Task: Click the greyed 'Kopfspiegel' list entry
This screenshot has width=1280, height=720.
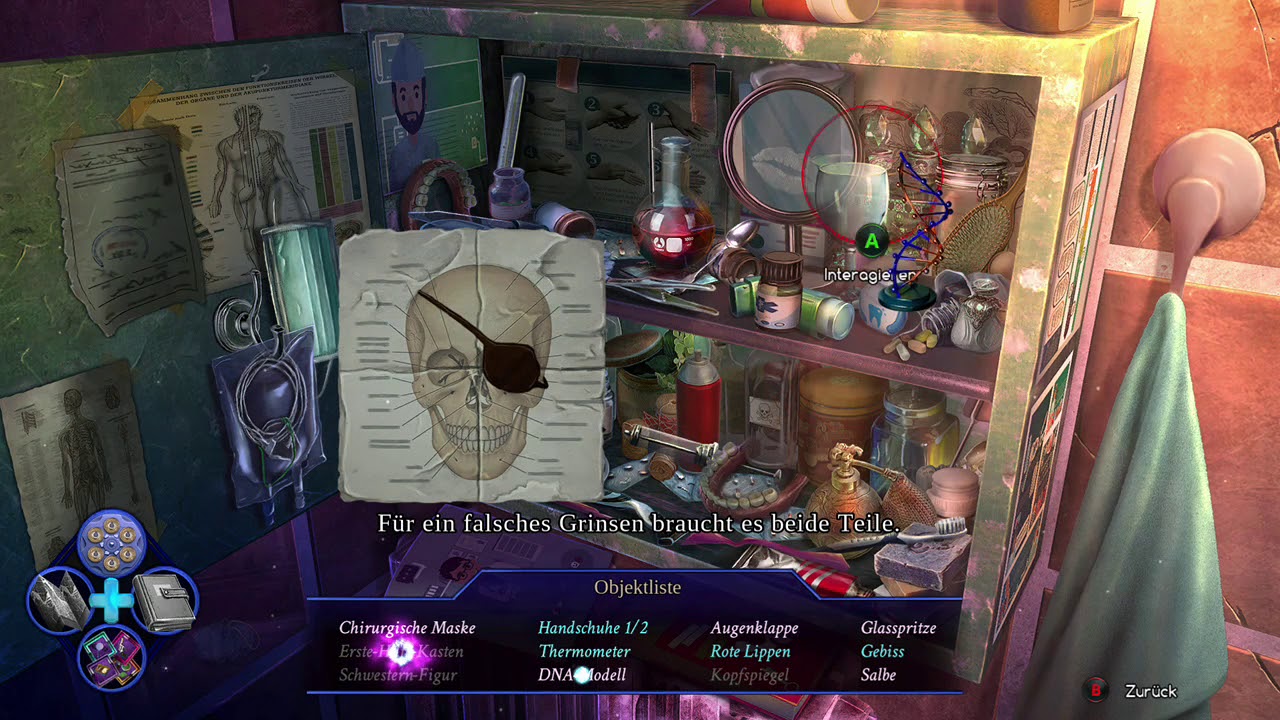Action: [749, 675]
